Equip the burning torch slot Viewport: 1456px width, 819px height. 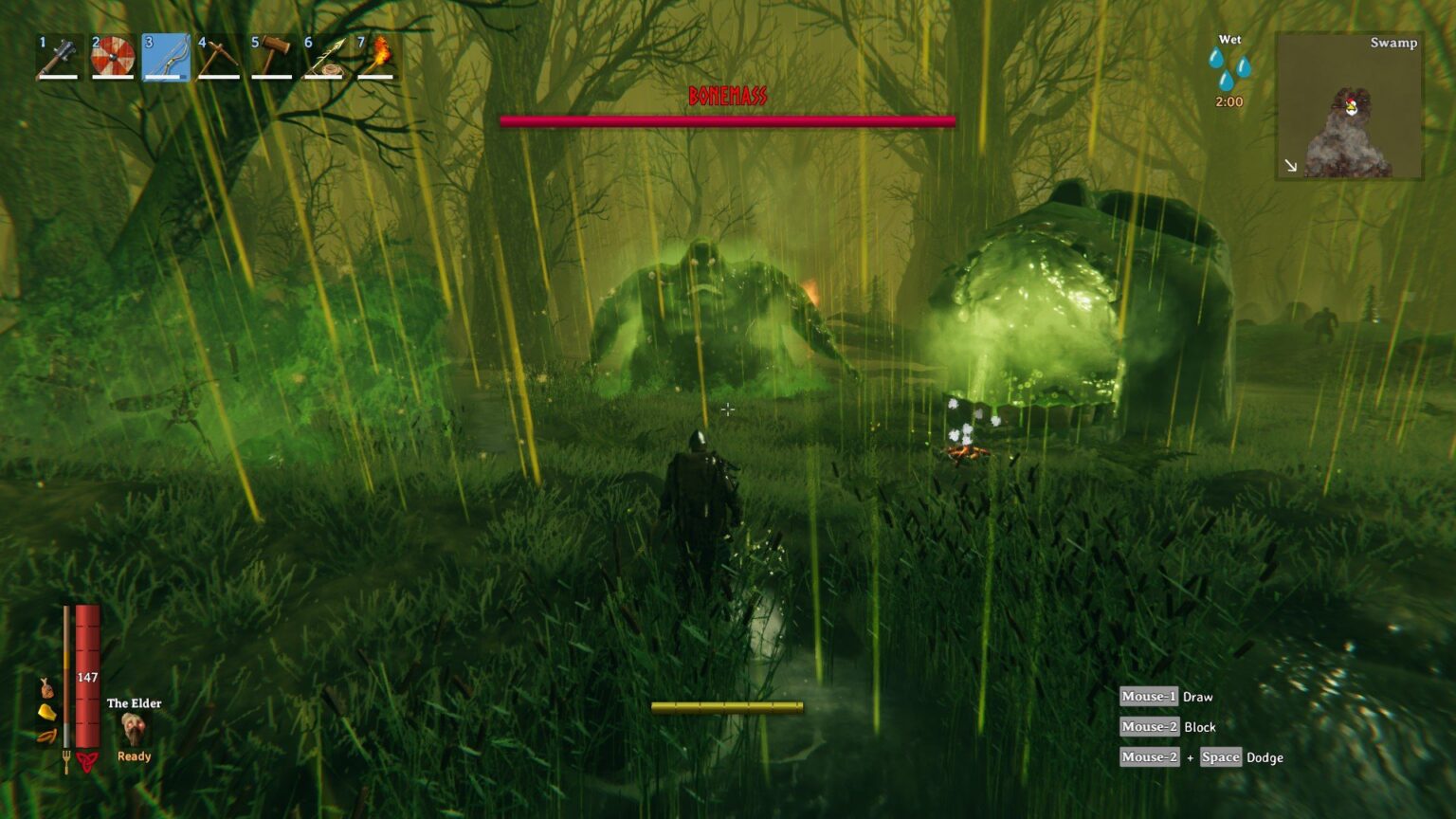[x=377, y=58]
